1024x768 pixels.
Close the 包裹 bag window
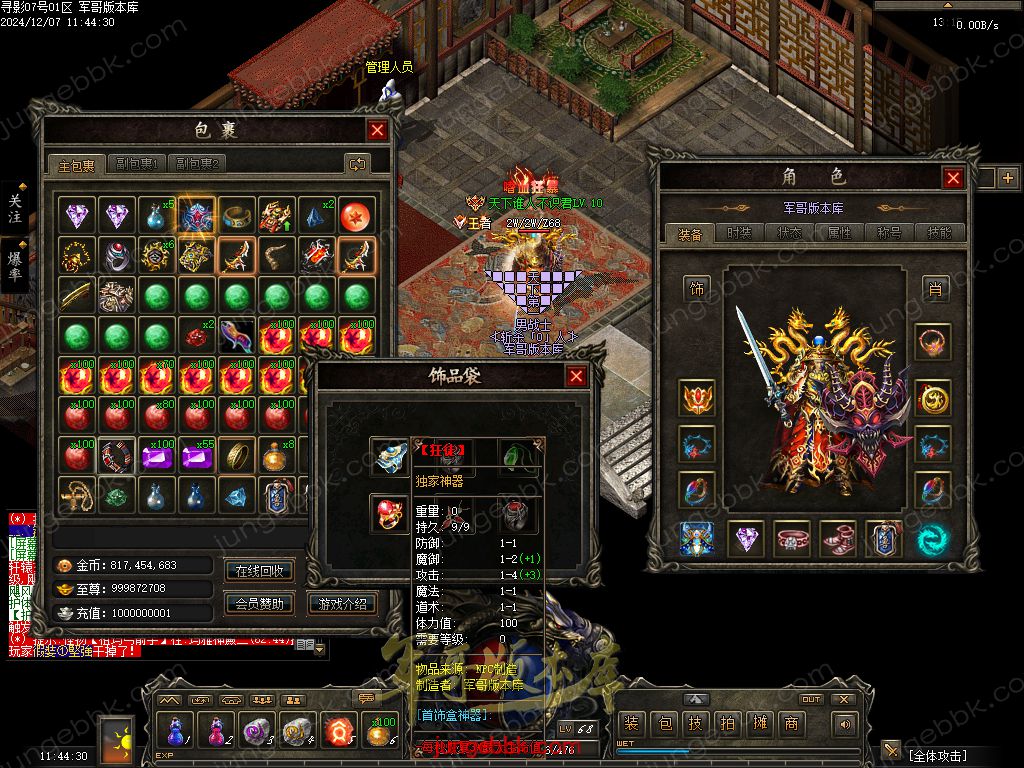point(377,130)
